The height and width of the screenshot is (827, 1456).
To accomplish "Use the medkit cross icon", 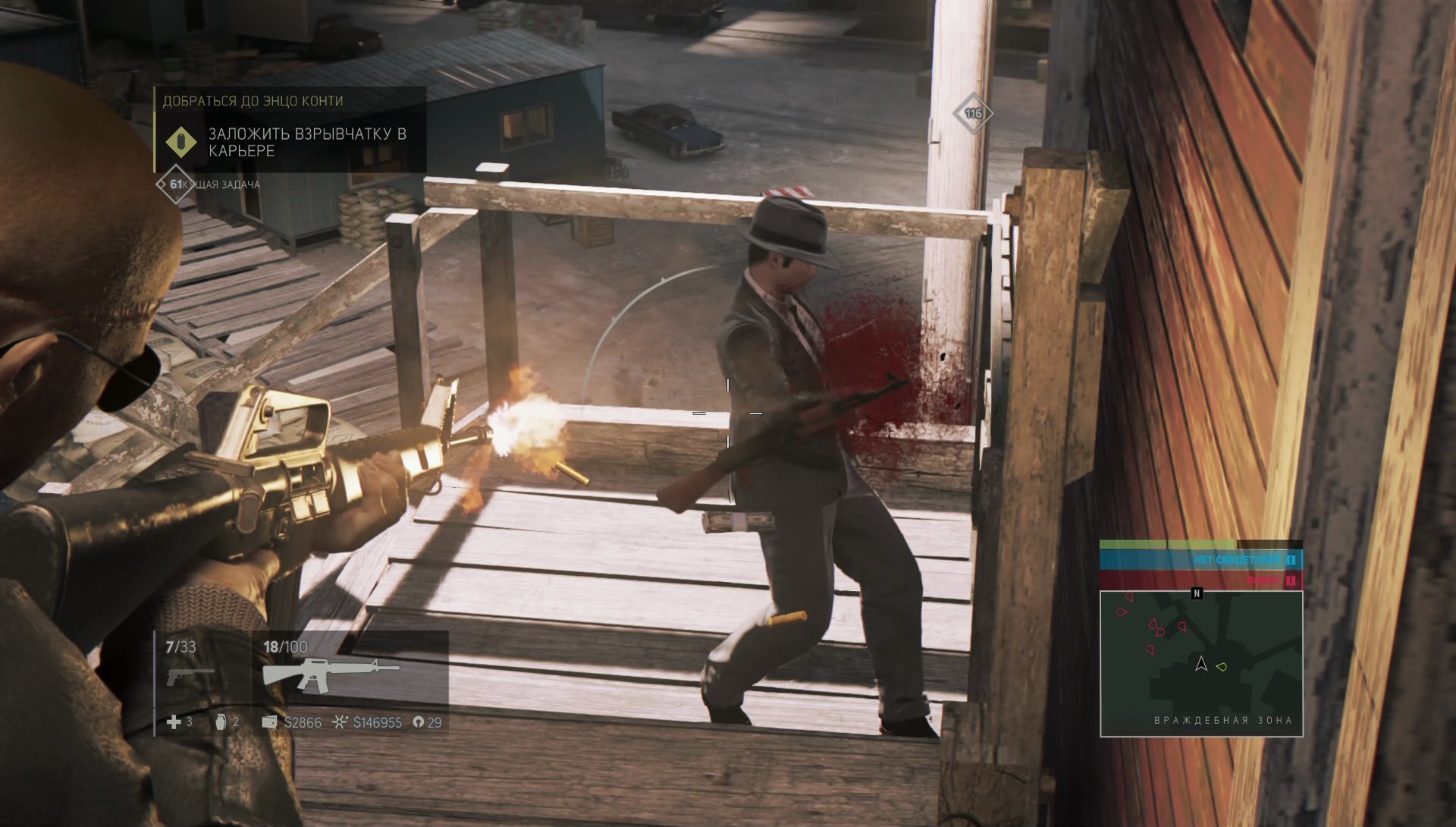I will [x=174, y=722].
